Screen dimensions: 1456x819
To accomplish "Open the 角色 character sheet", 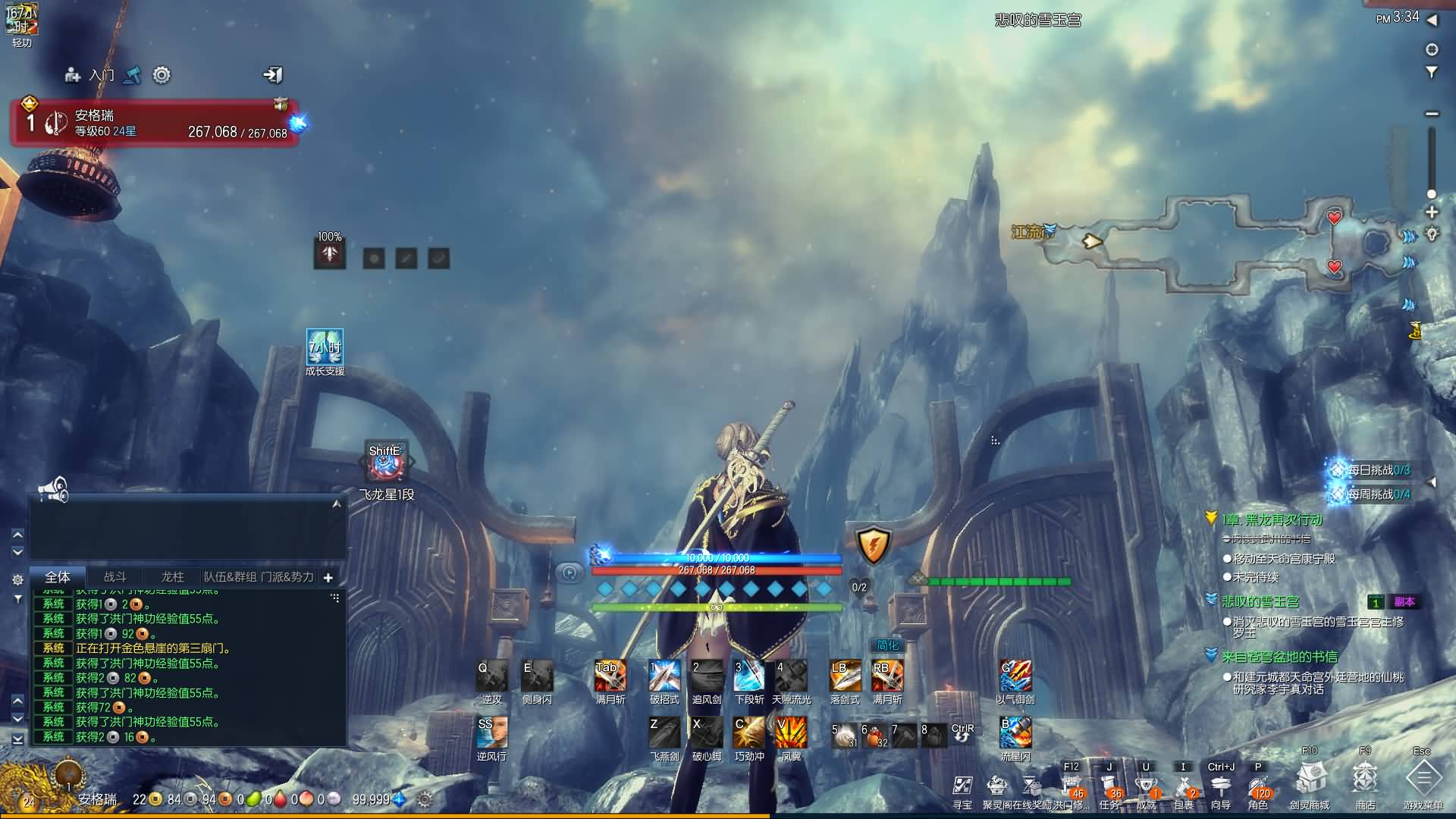I will coord(1257,787).
